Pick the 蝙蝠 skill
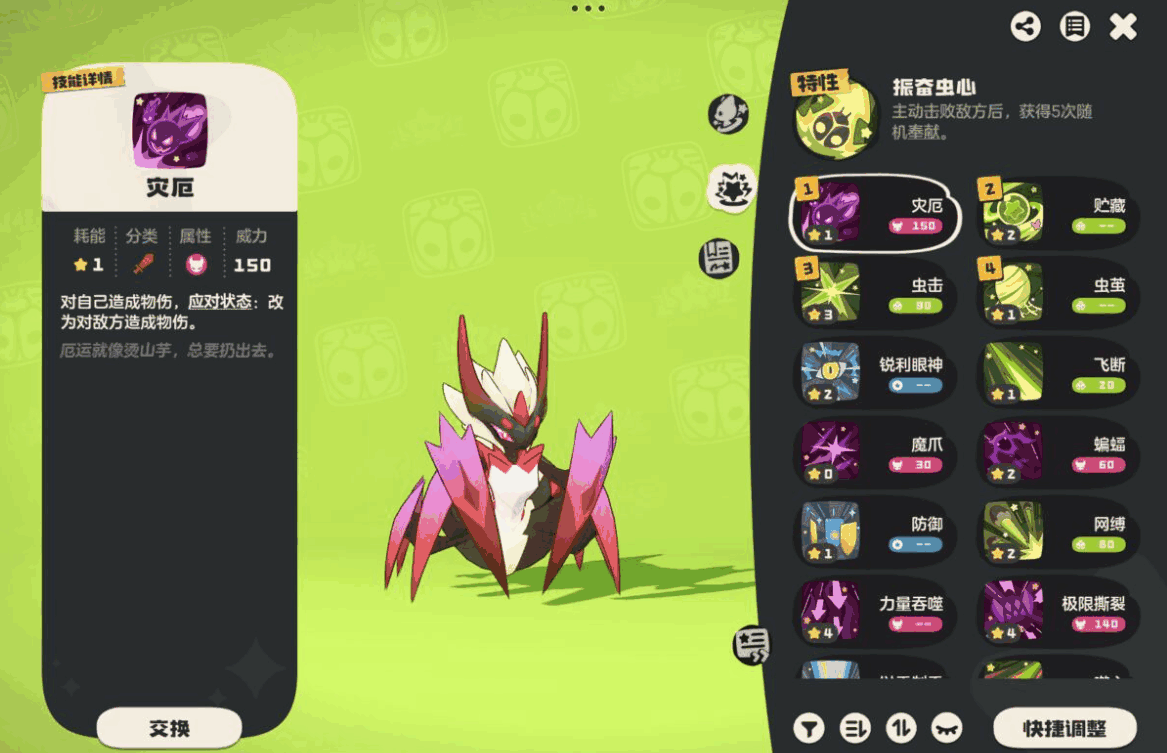The image size is (1167, 753). click(1058, 452)
